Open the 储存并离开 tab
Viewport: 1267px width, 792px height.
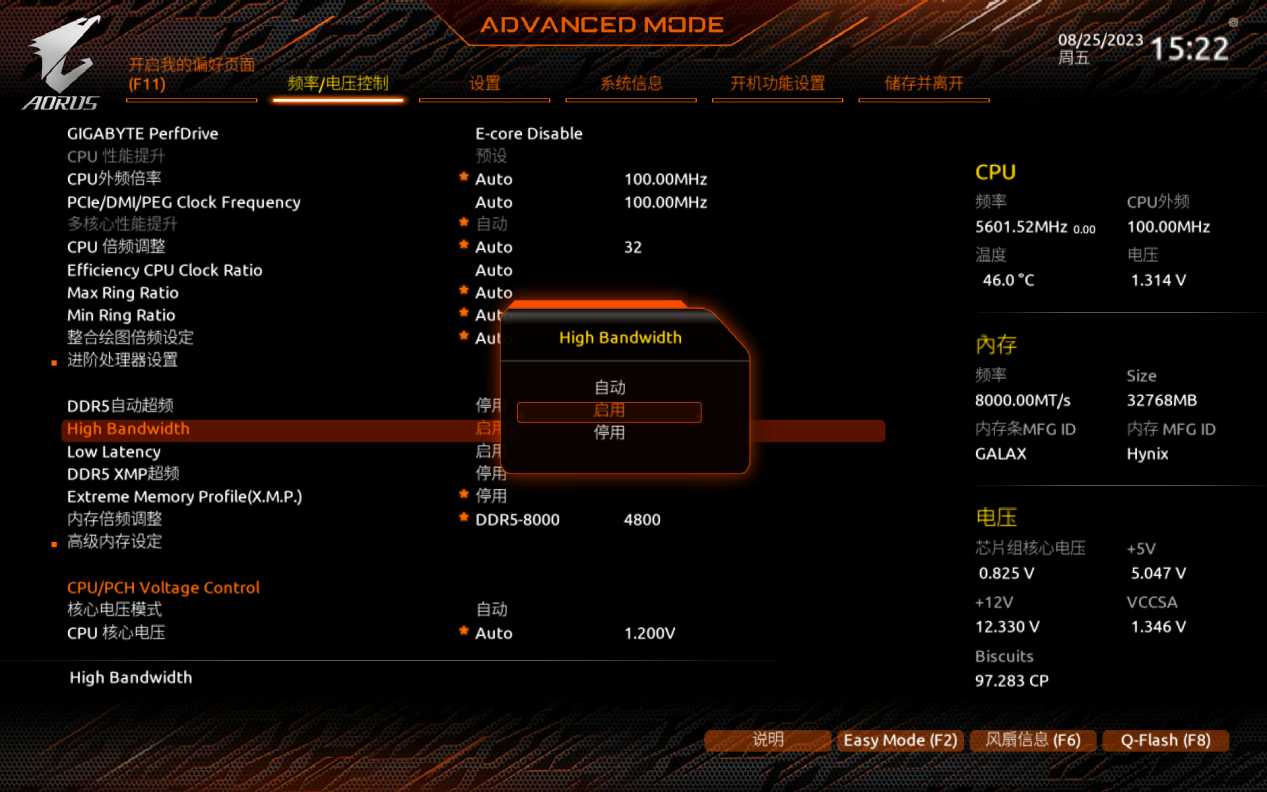(924, 84)
